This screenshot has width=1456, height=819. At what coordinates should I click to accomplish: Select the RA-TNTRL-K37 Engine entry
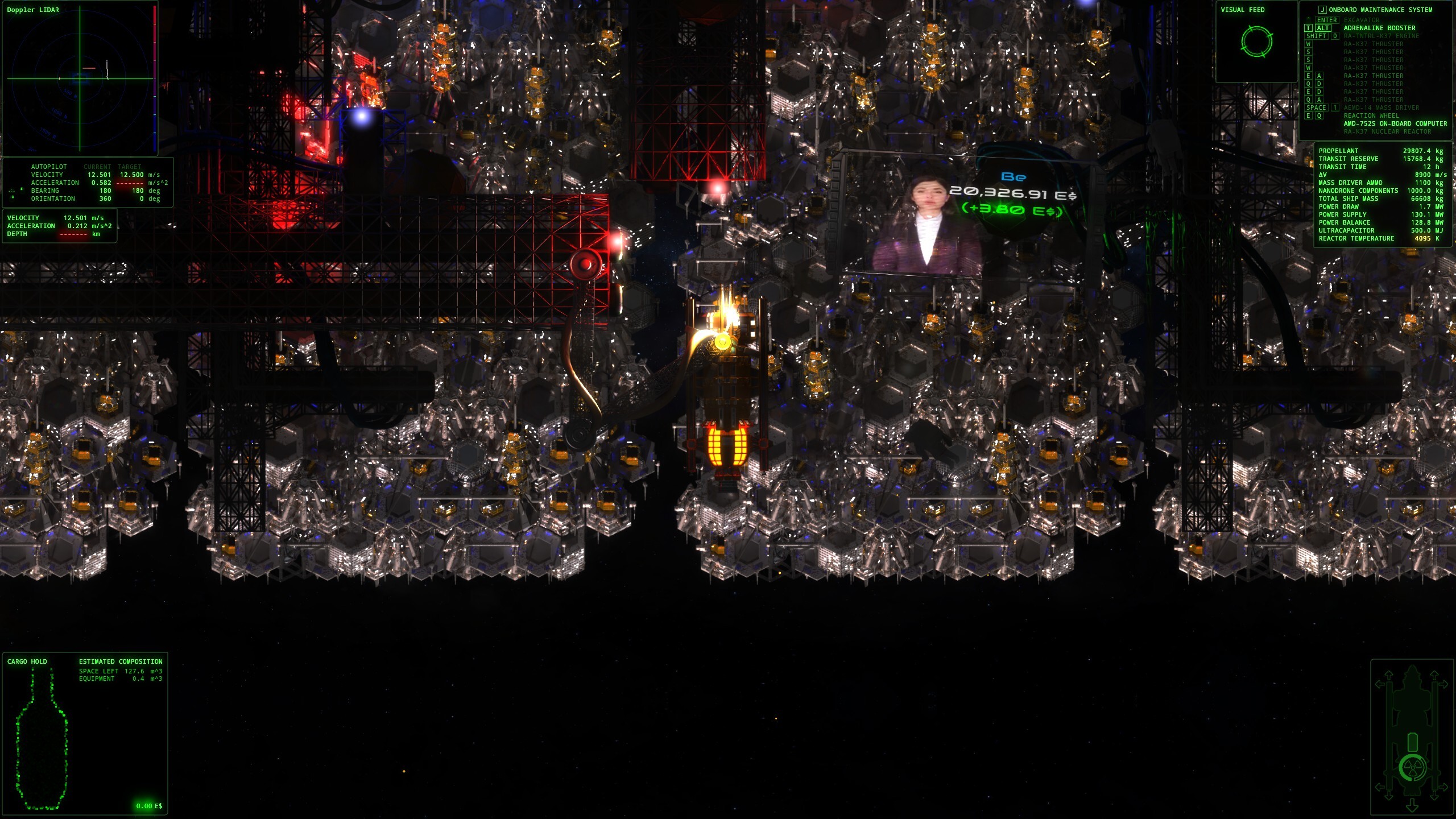(1381, 36)
